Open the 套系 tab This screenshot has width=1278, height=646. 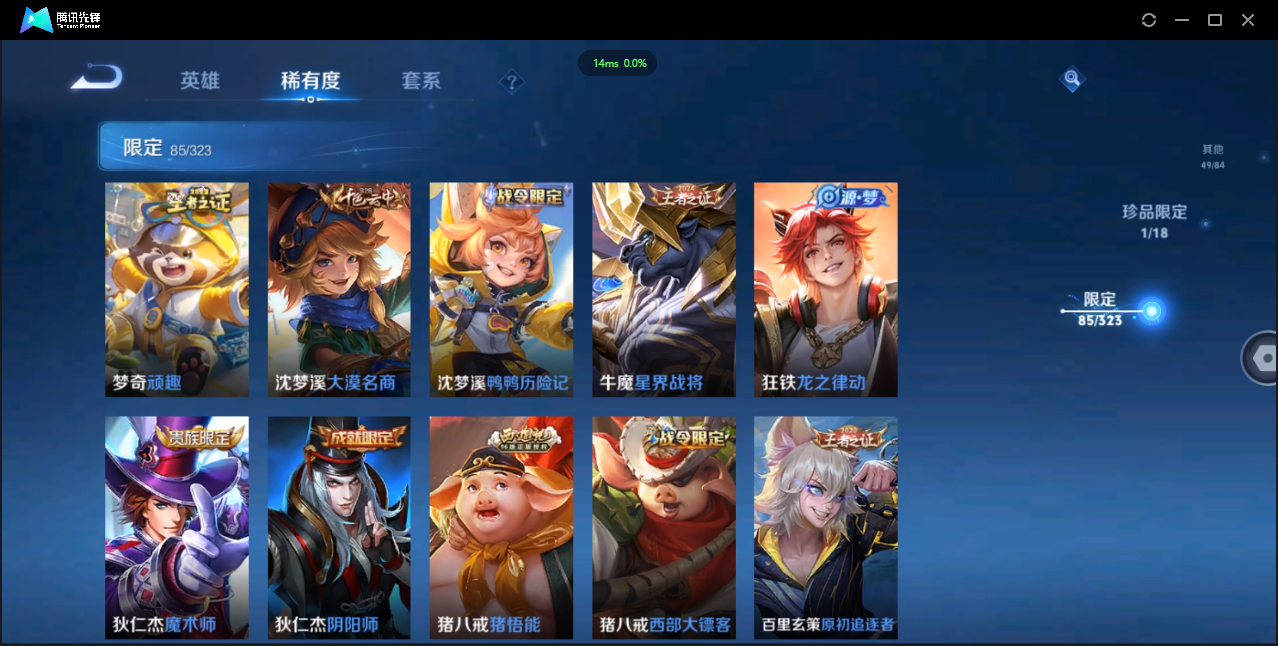point(421,81)
